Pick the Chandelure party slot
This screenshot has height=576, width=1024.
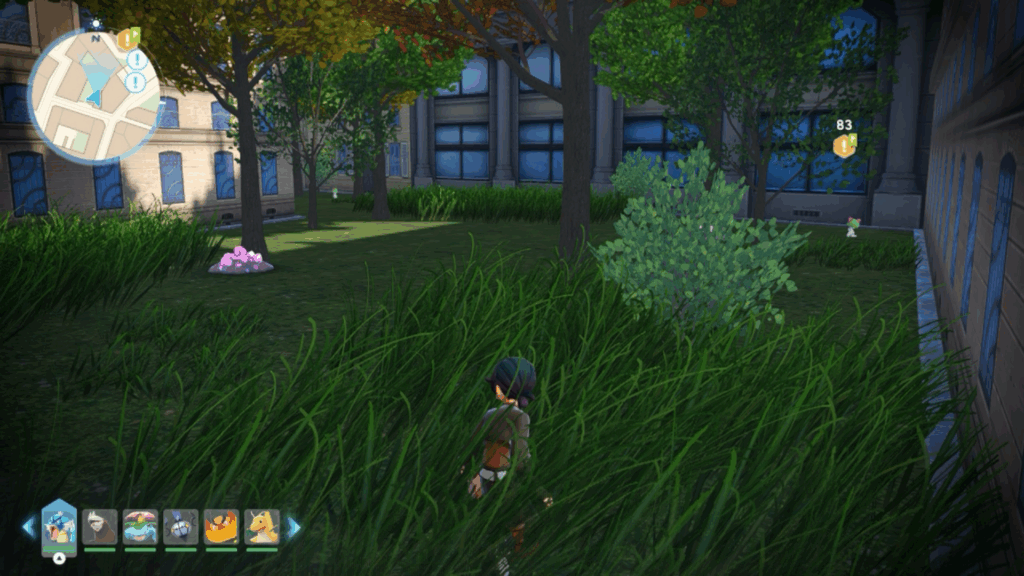181,527
